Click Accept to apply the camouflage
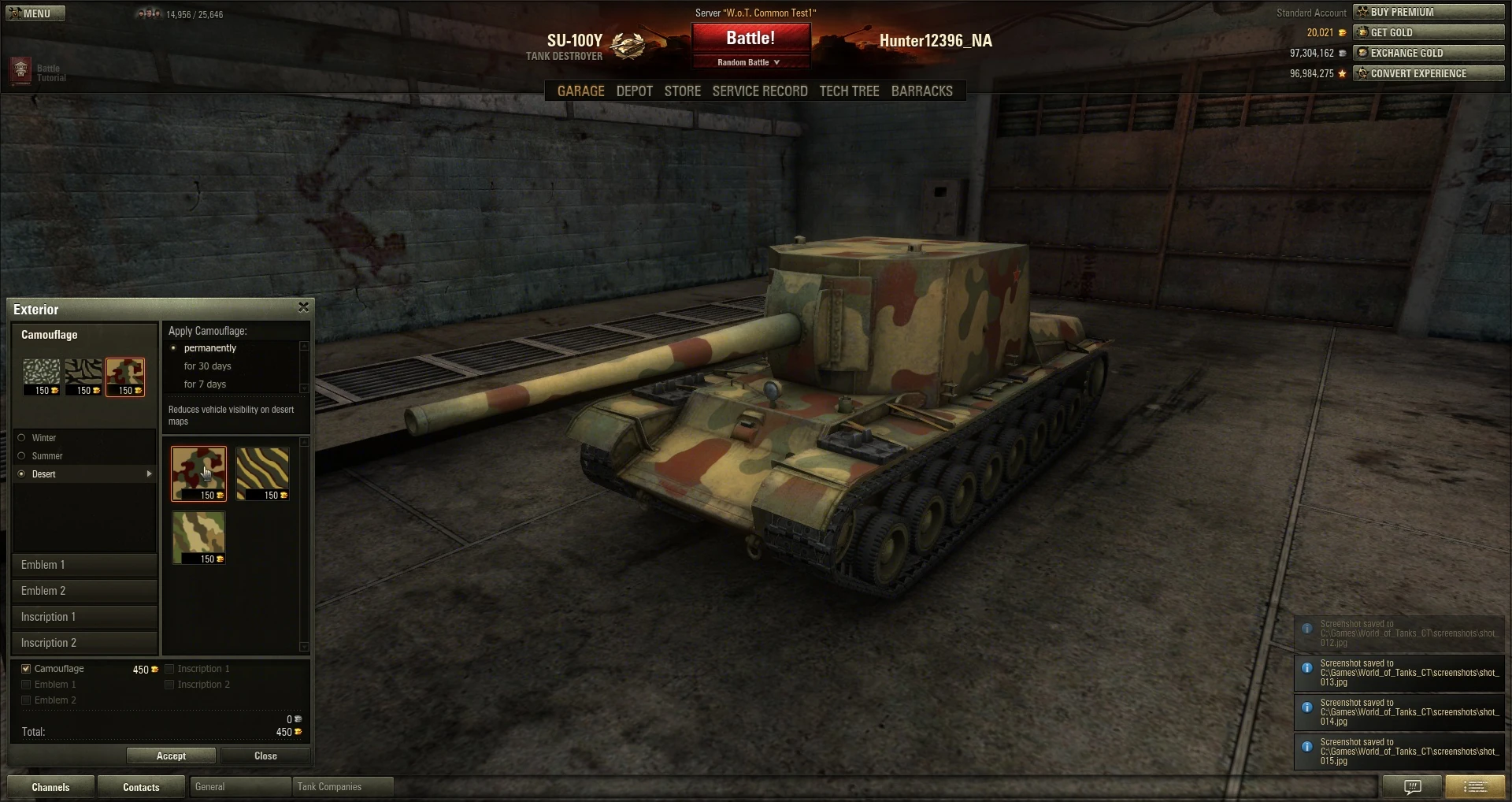The image size is (1512, 802). click(171, 756)
